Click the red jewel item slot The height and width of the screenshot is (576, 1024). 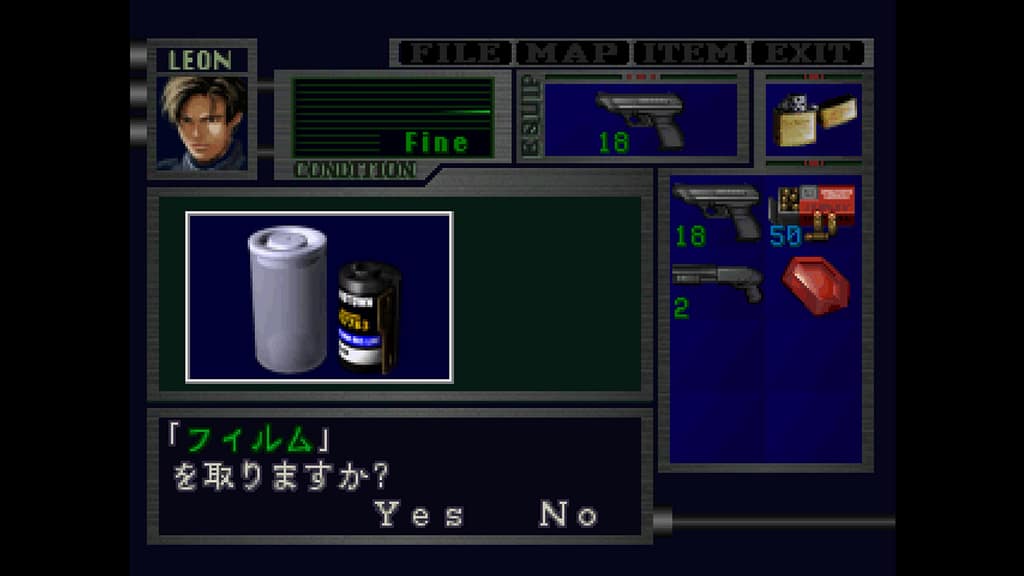coord(814,287)
